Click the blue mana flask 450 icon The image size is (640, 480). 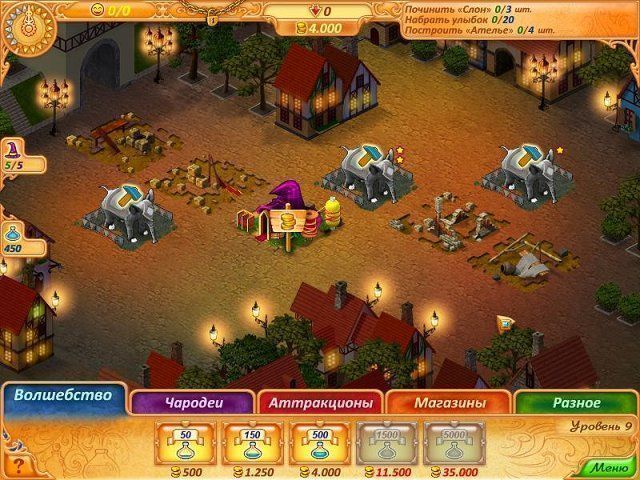coord(14,237)
